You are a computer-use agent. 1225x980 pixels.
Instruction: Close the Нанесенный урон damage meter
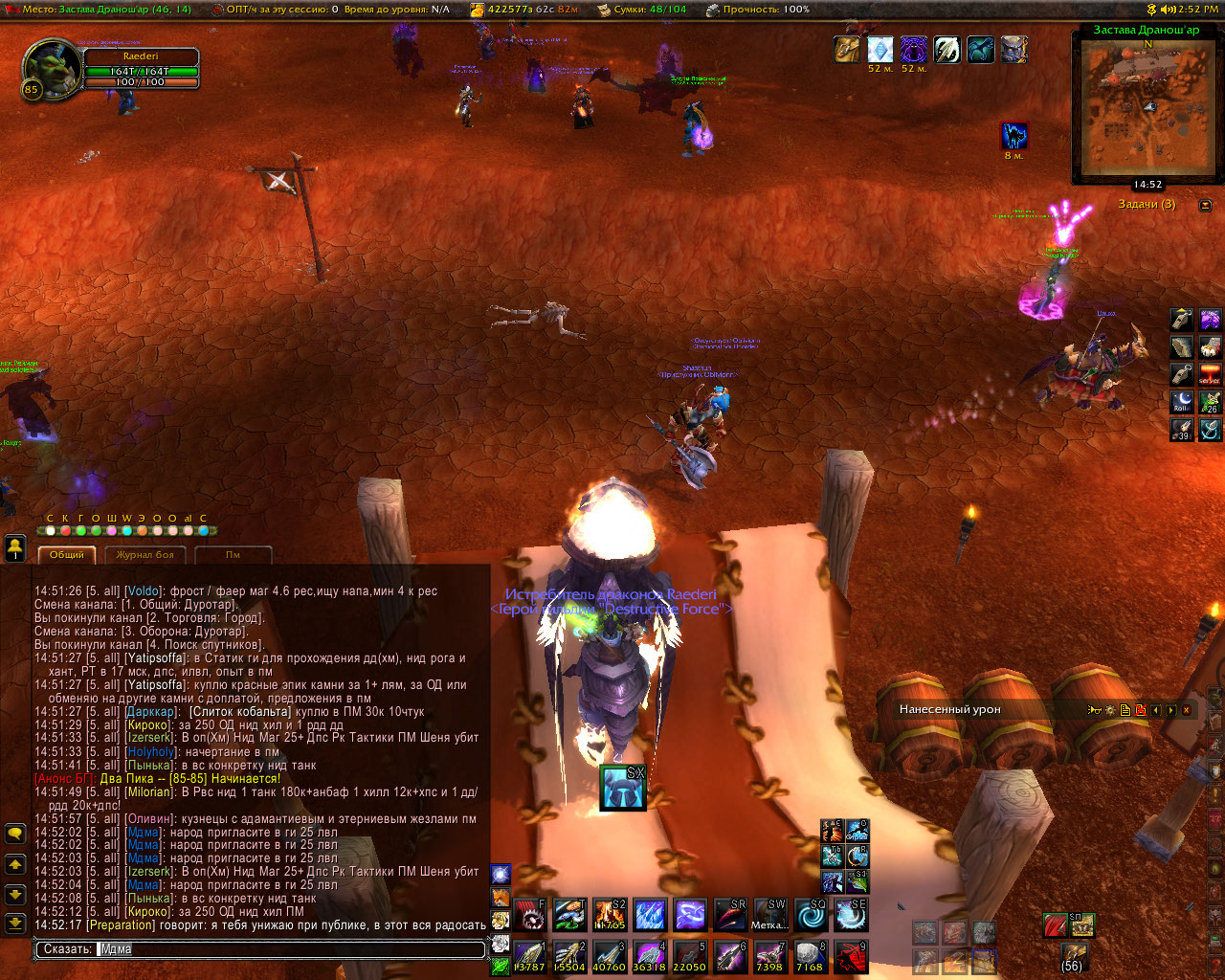coord(1187,710)
